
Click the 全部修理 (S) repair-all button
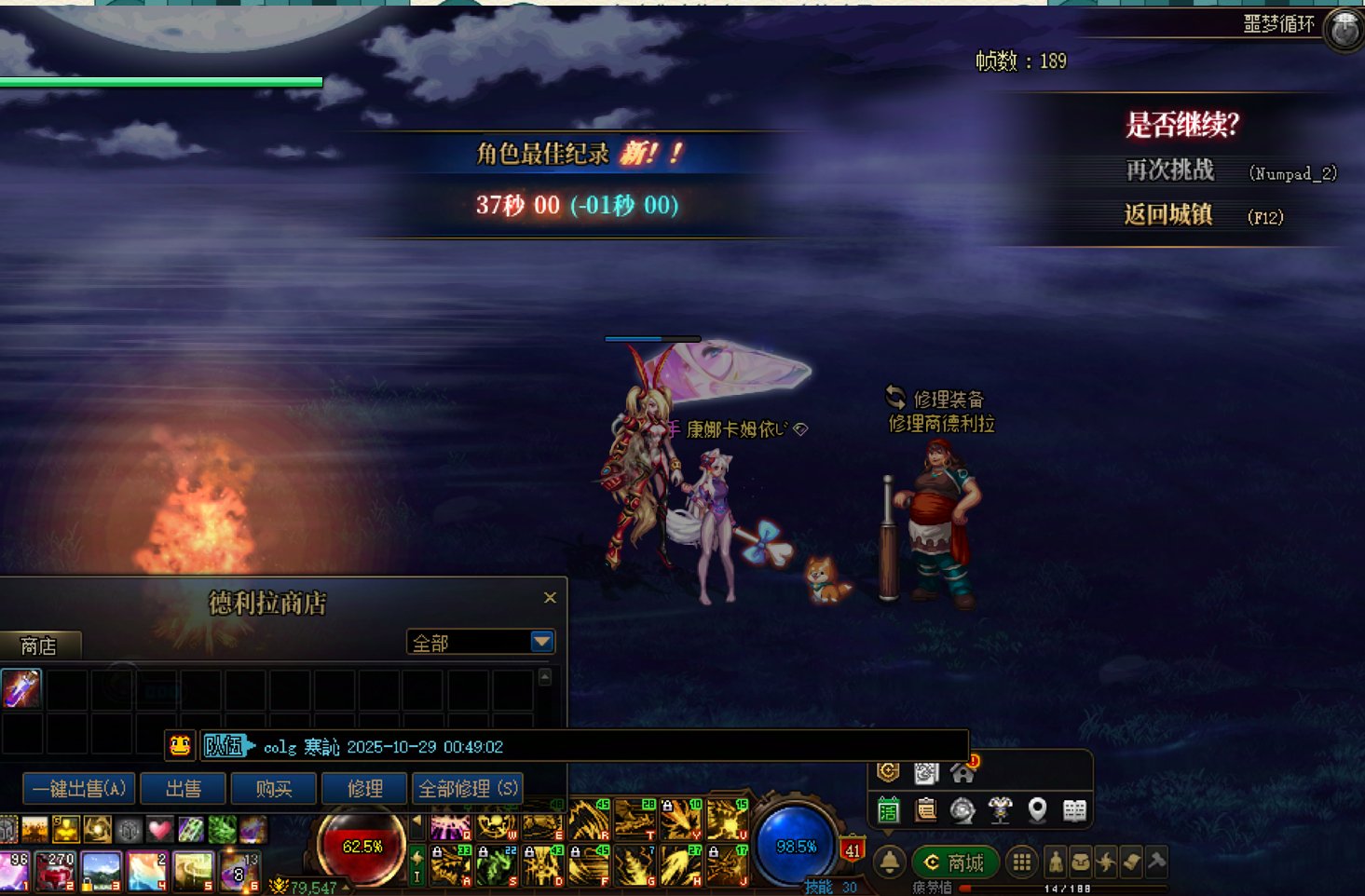[x=467, y=789]
